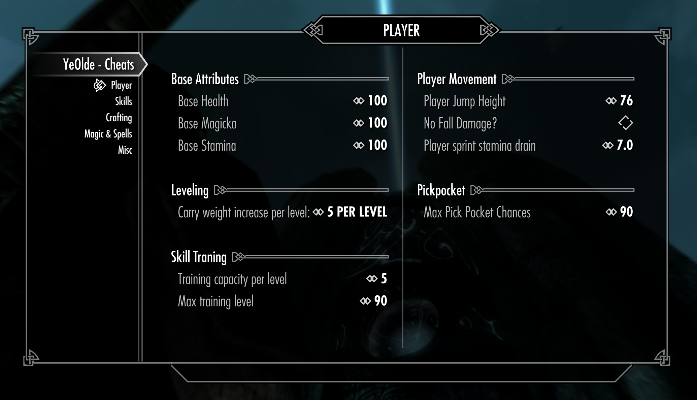
Task: Select the Base Stamina option
Action: point(282,146)
